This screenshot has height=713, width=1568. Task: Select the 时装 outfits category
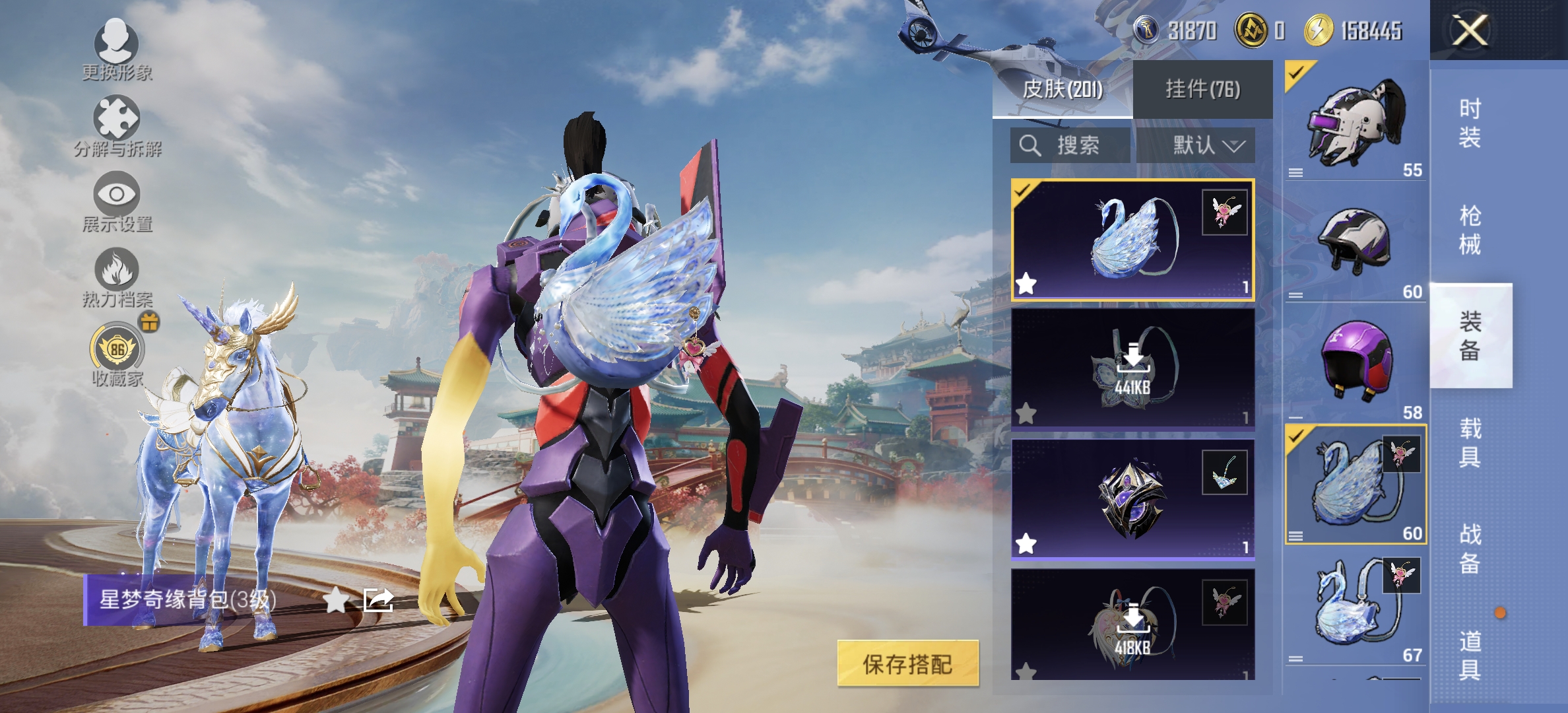click(x=1470, y=123)
